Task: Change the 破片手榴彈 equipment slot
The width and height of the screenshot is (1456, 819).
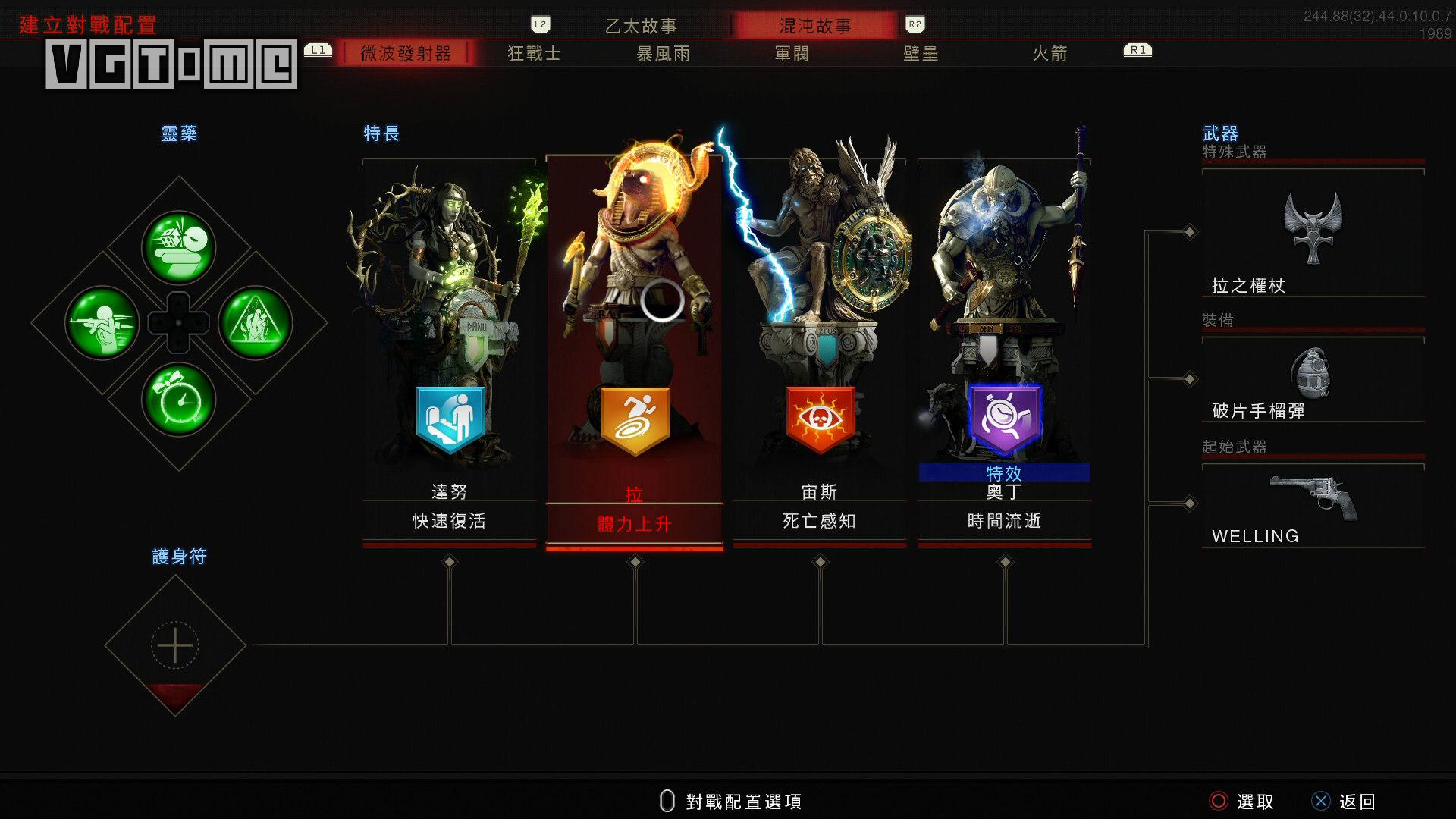Action: click(x=1313, y=379)
